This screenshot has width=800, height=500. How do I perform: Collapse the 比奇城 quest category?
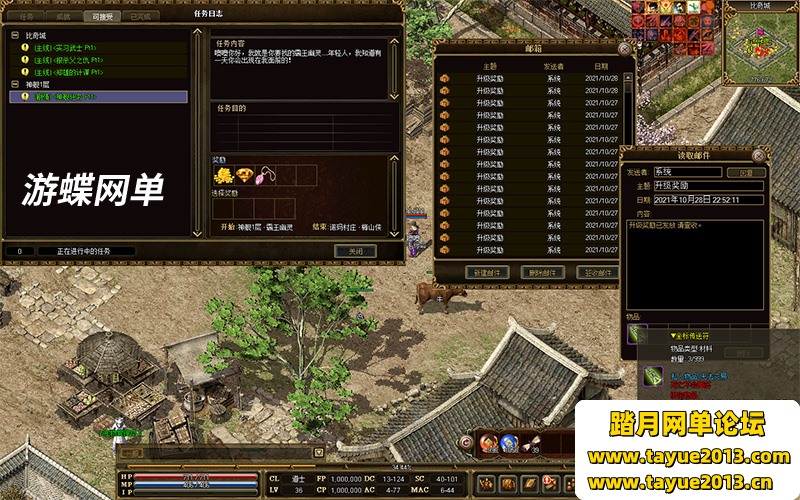point(15,35)
